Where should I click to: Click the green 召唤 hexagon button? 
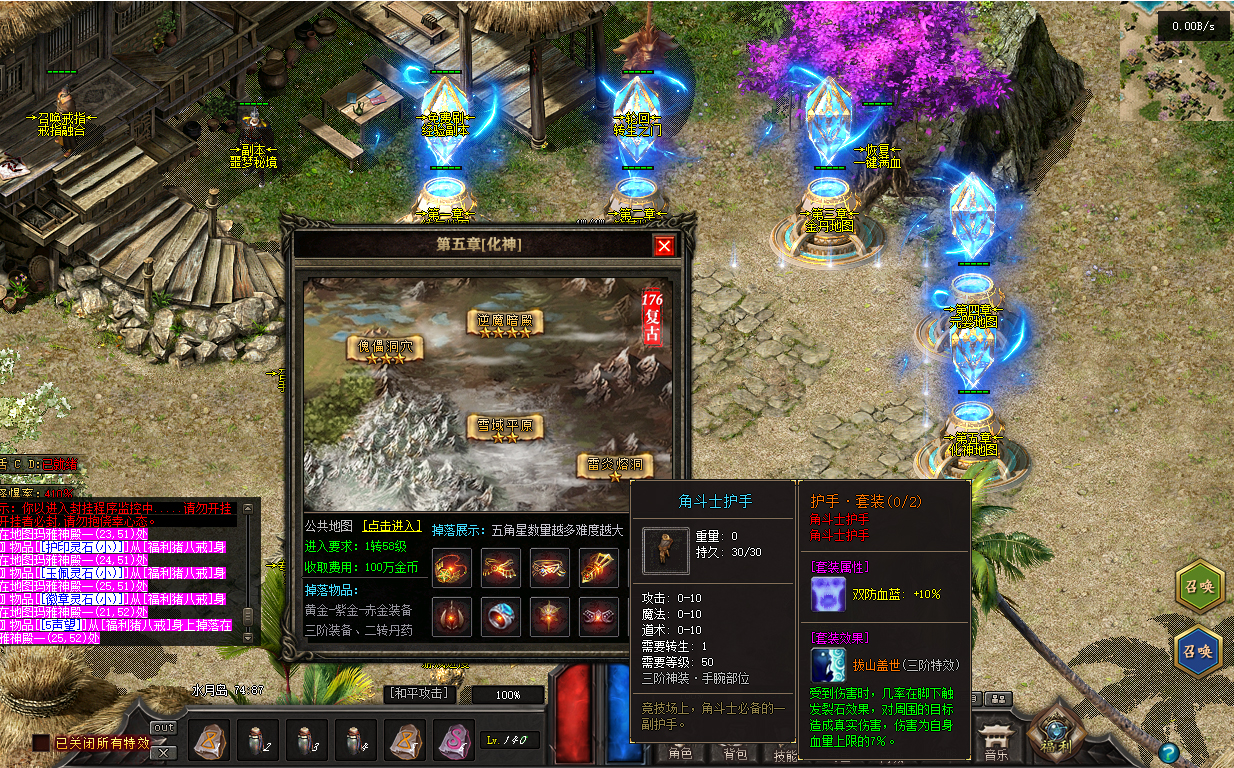1199,587
